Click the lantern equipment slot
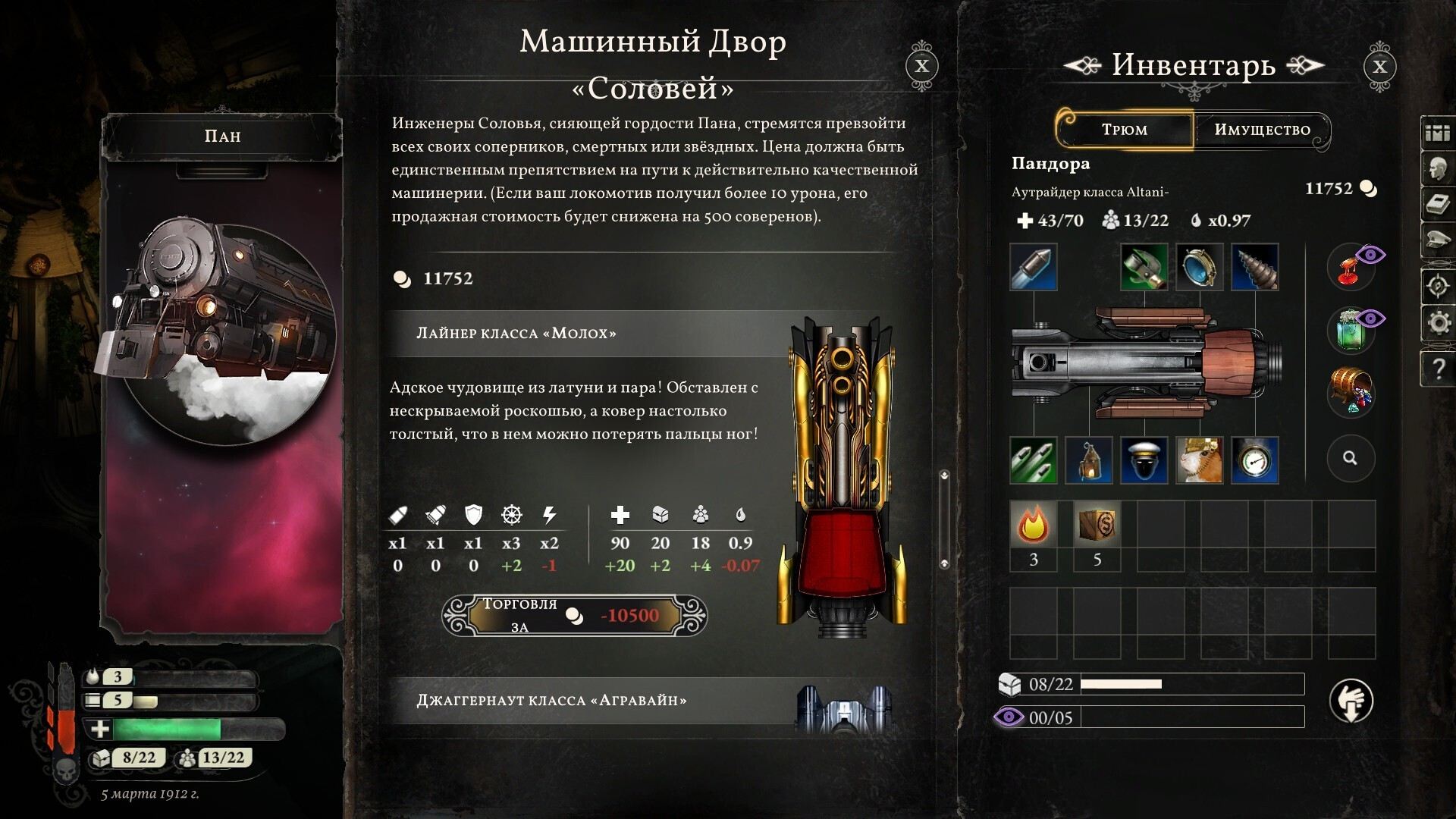 tap(1088, 460)
